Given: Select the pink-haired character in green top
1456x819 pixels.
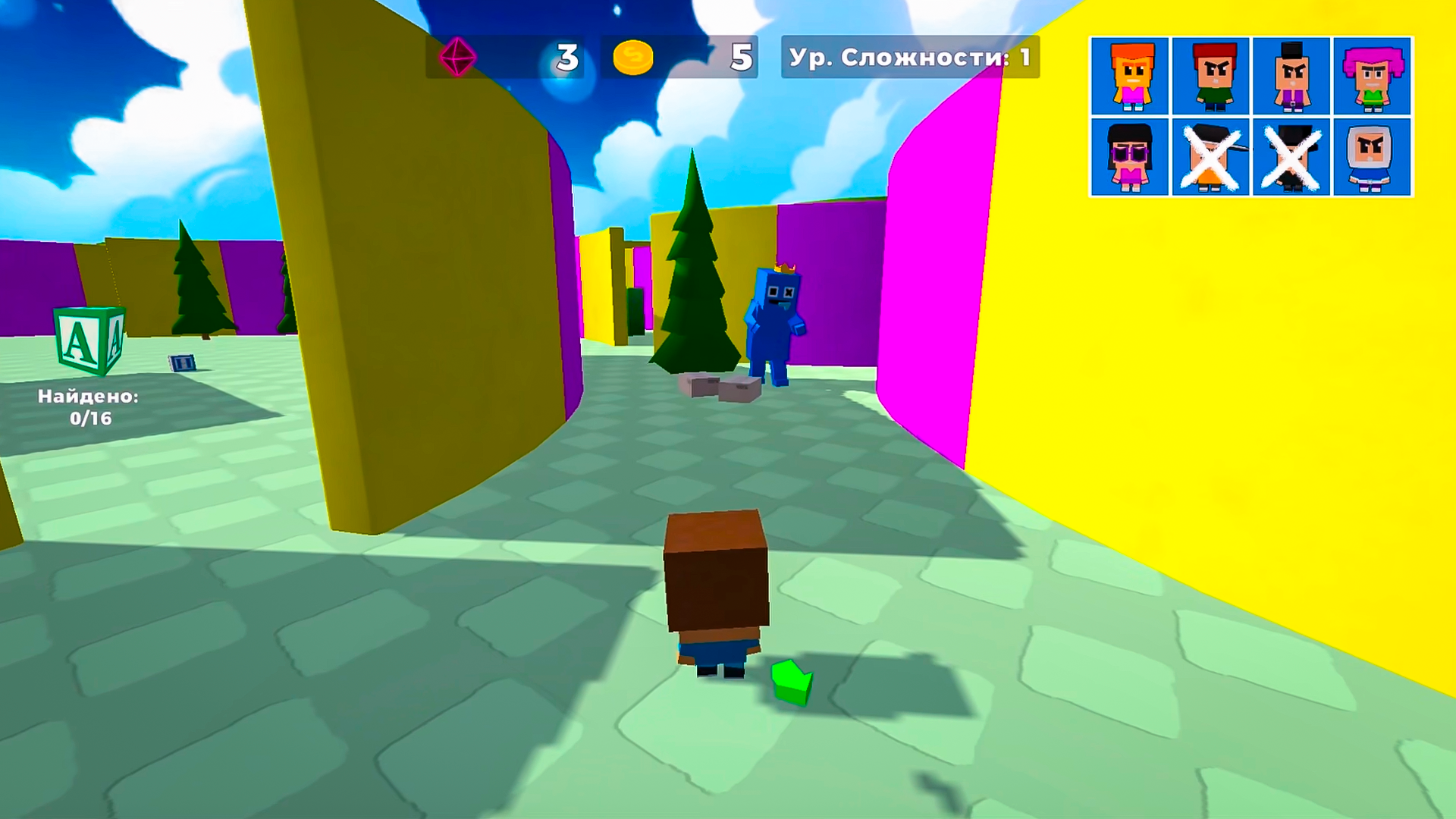Looking at the screenshot, I should click(x=1373, y=77).
